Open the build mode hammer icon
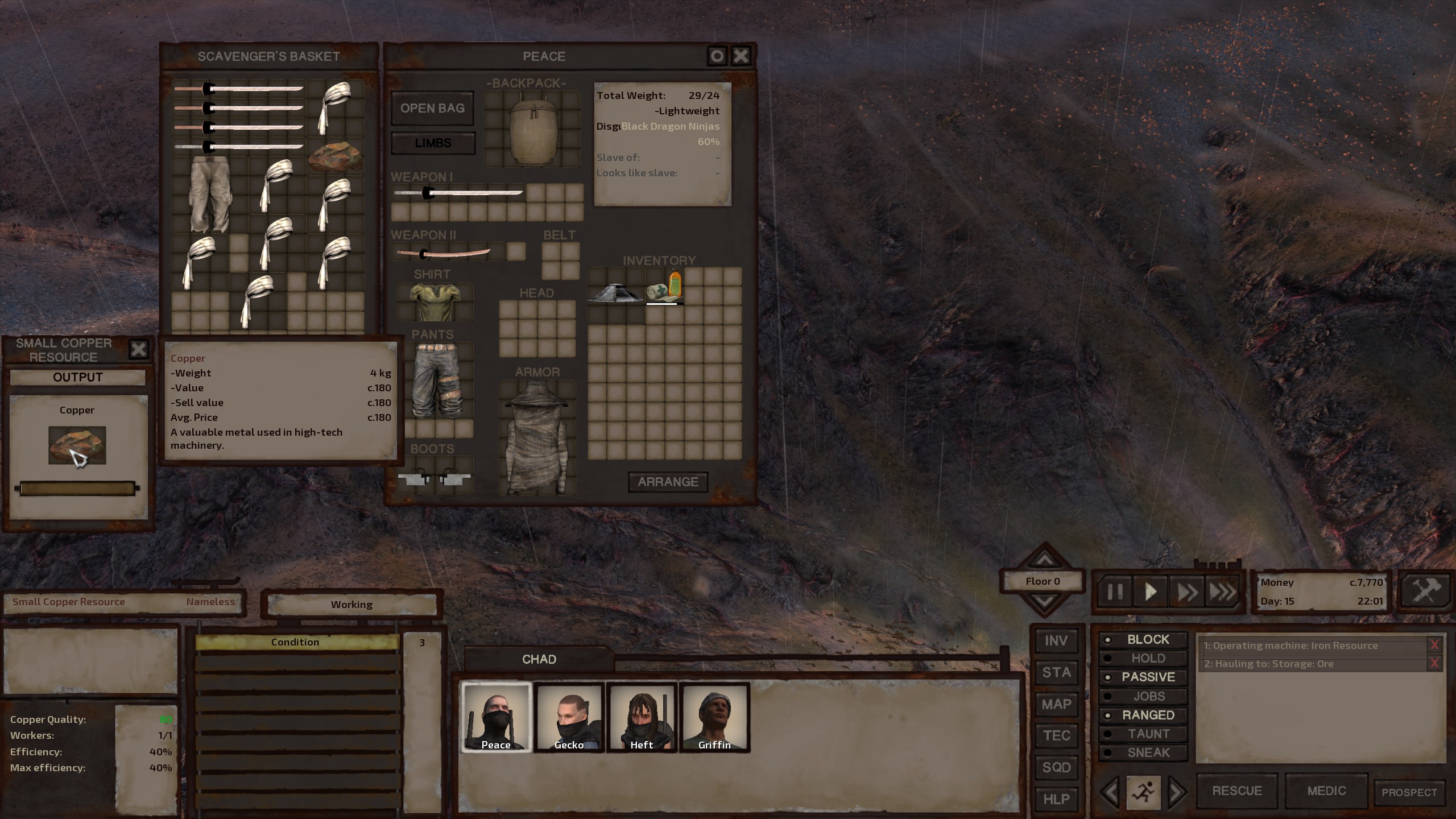Viewport: 1456px width, 819px height. click(x=1426, y=591)
